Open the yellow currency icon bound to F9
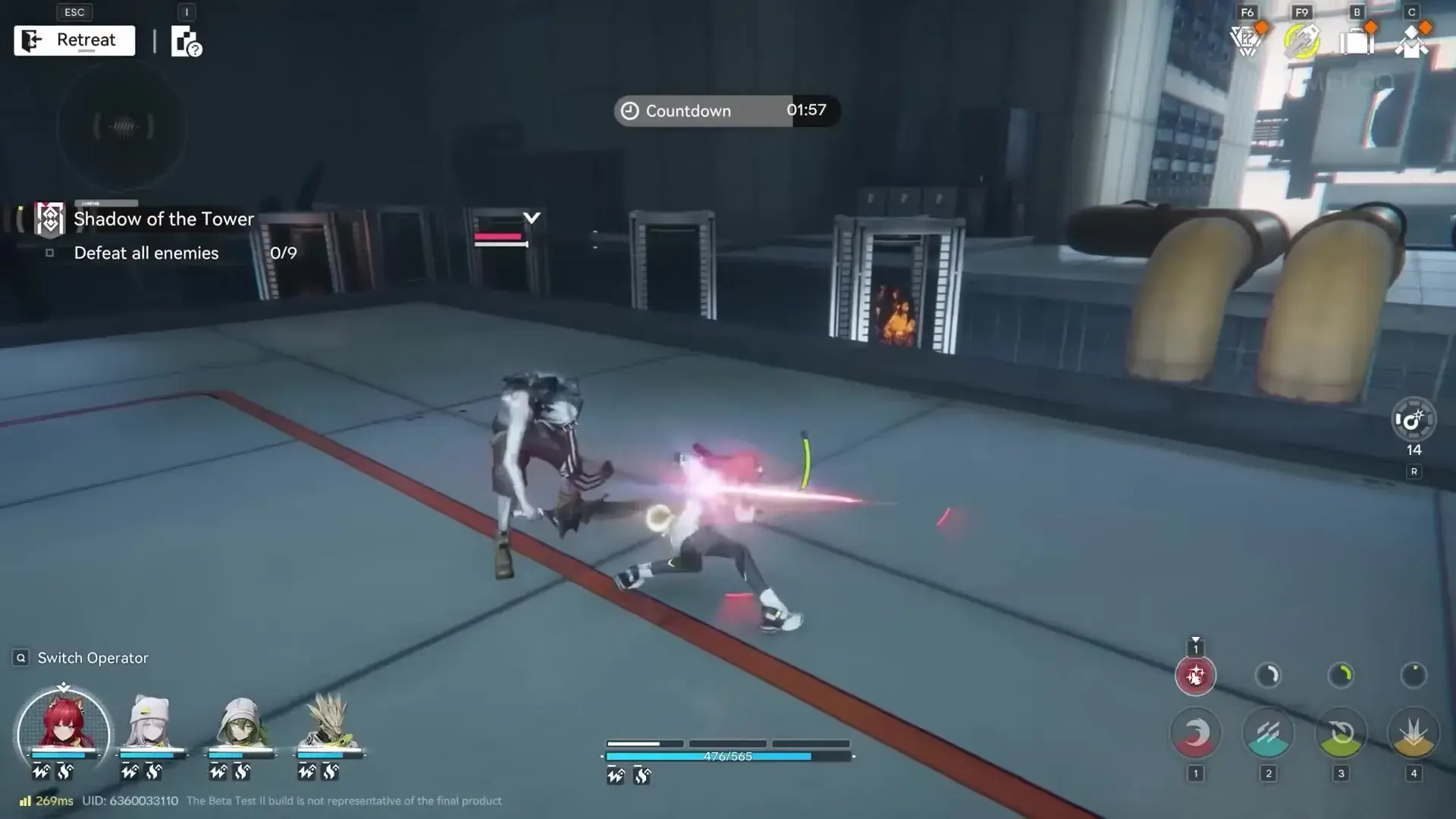This screenshot has height=819, width=1456. pos(1301,39)
